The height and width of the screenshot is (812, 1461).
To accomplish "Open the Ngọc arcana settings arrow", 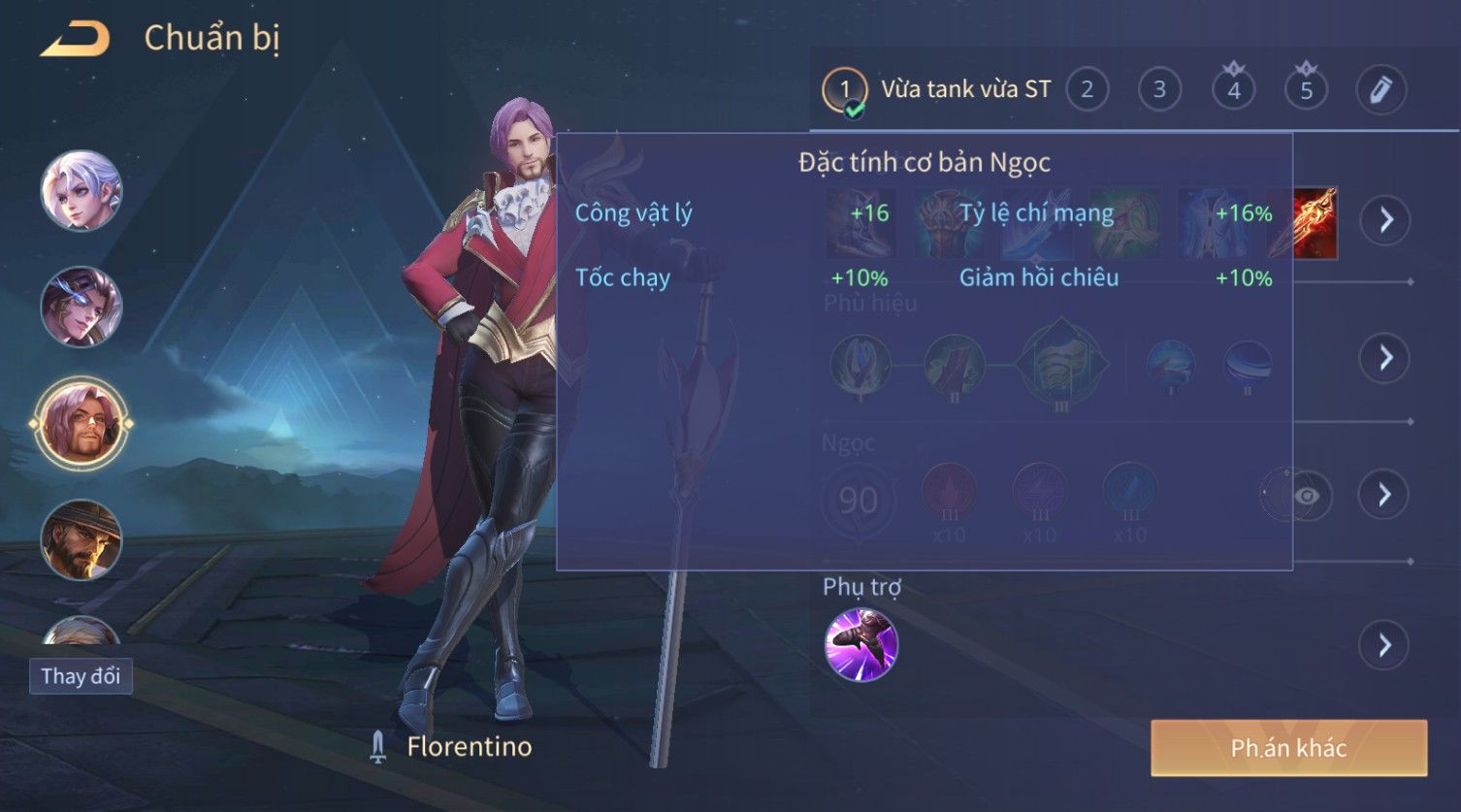I will coord(1384,495).
